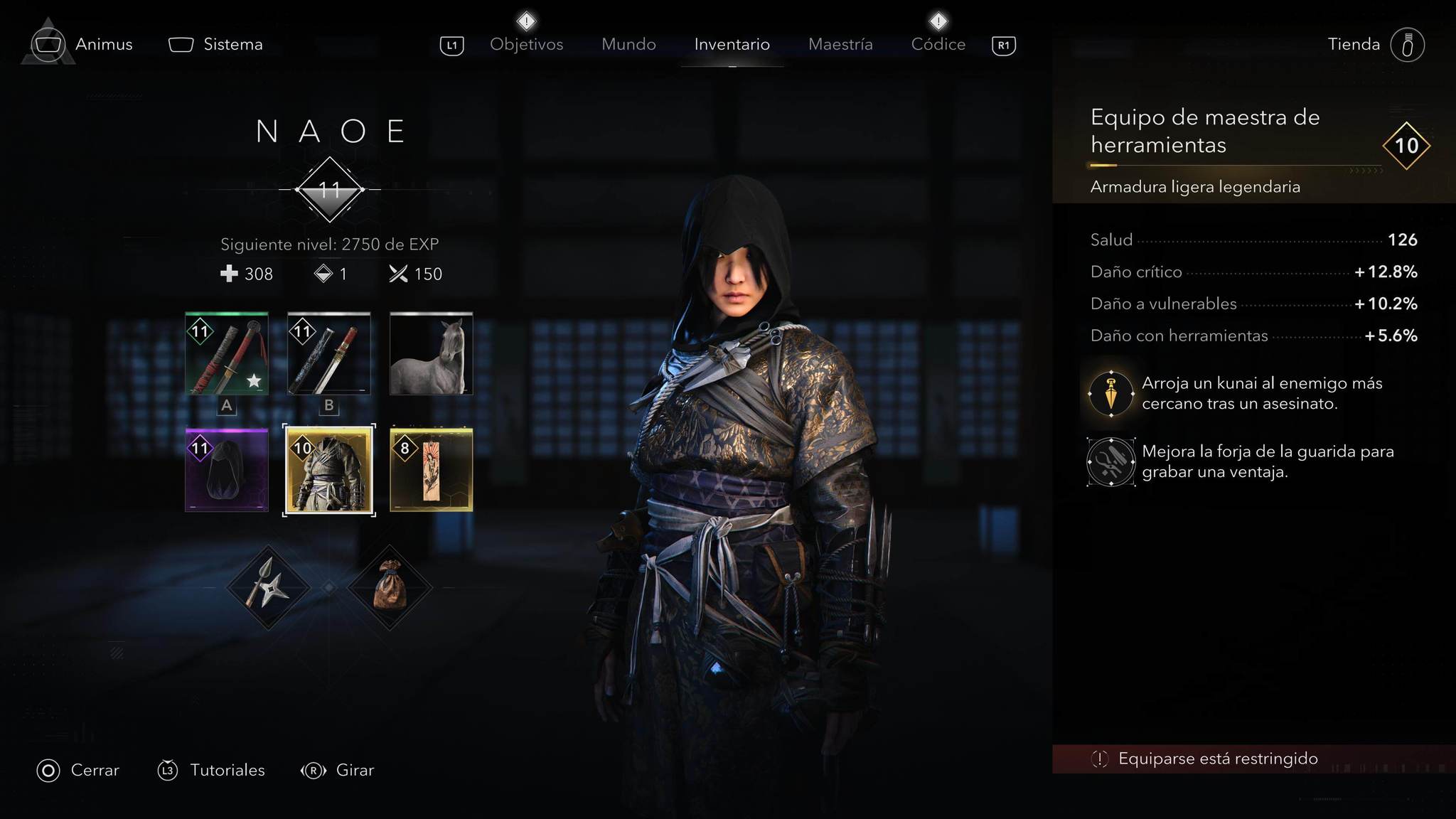This screenshot has height=819, width=1456.
Task: Go to the Maestría tab
Action: click(840, 44)
